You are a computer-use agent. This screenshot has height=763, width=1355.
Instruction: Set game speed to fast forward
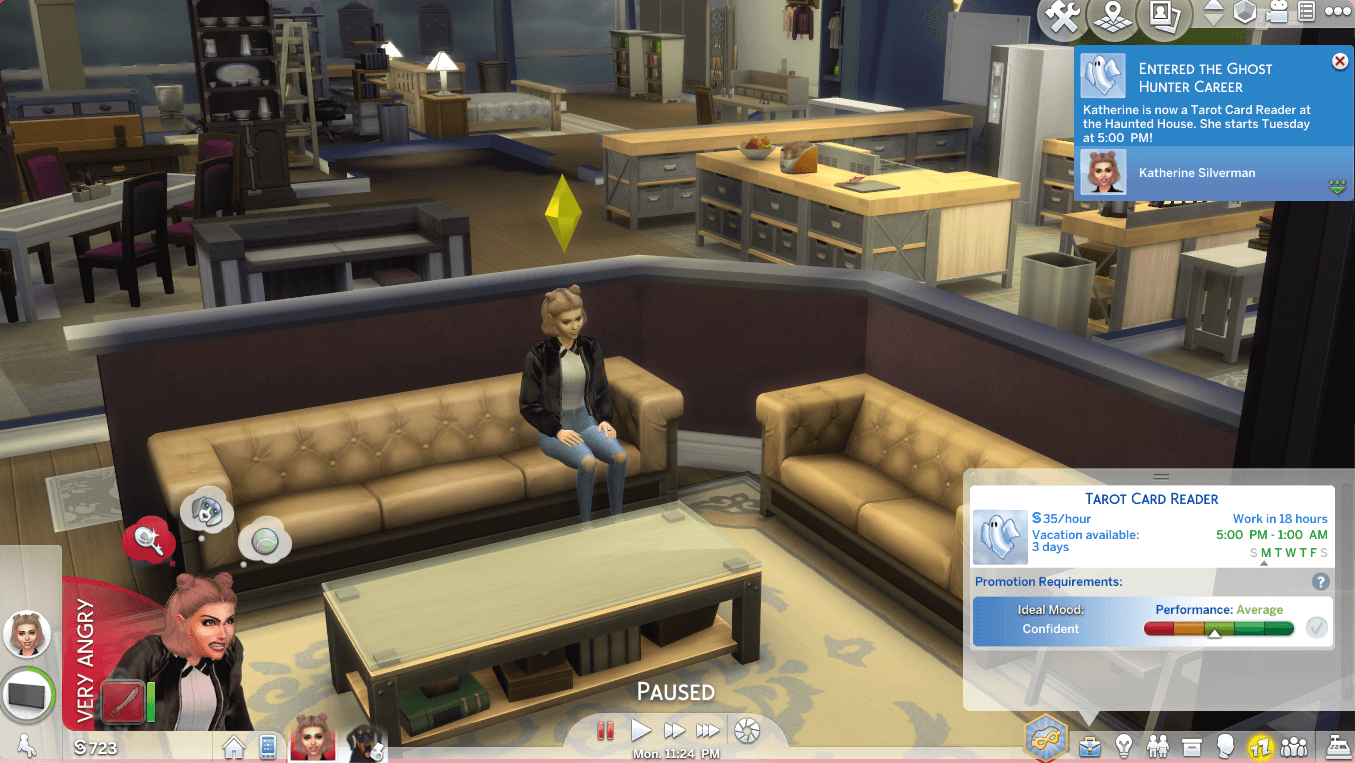[675, 731]
